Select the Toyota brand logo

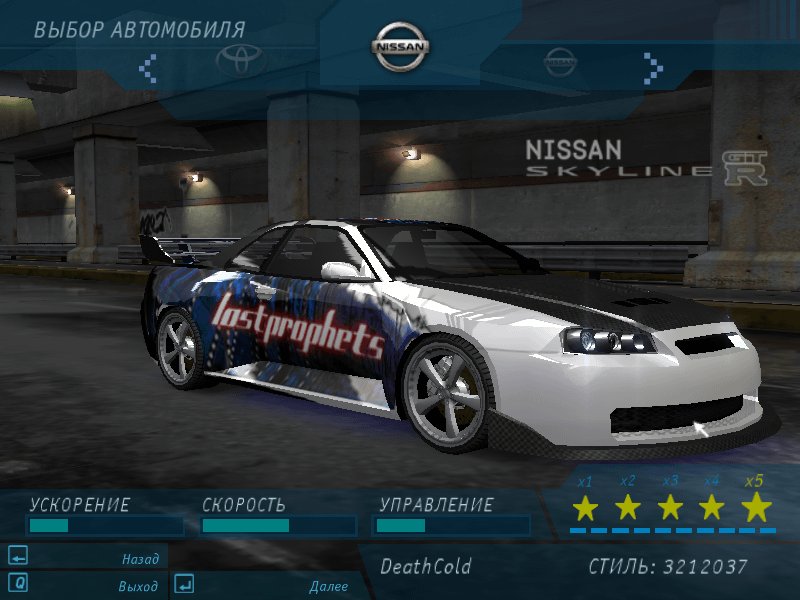point(242,61)
